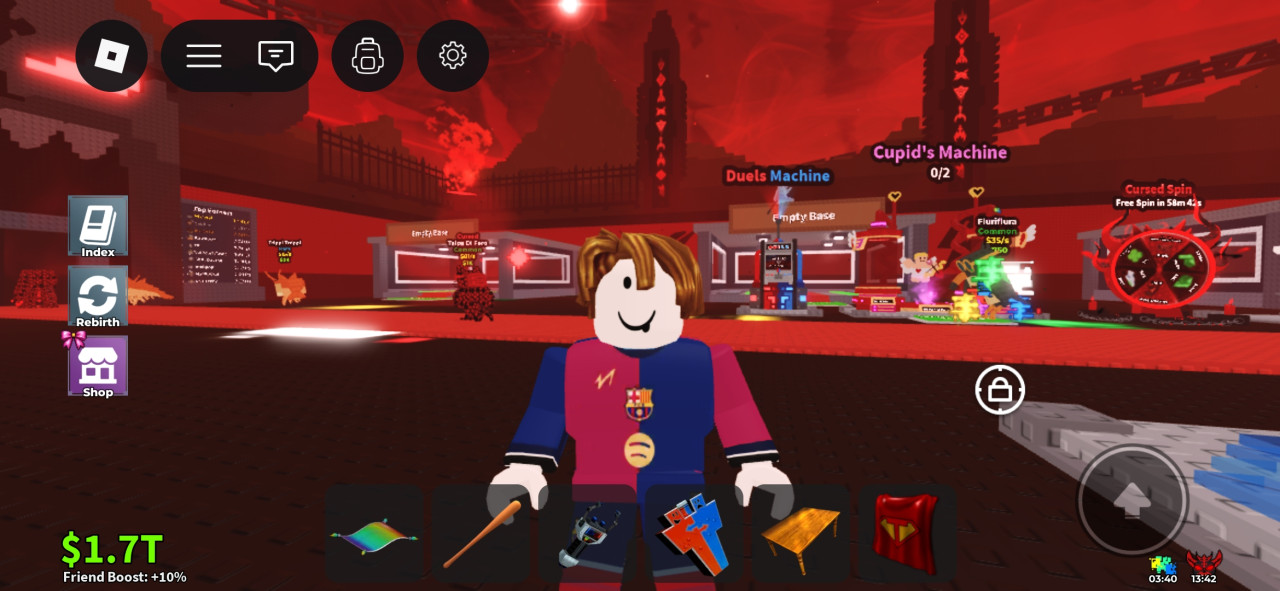Open the hamburger lines menu
Screen dimensions: 1280x591
pos(204,56)
